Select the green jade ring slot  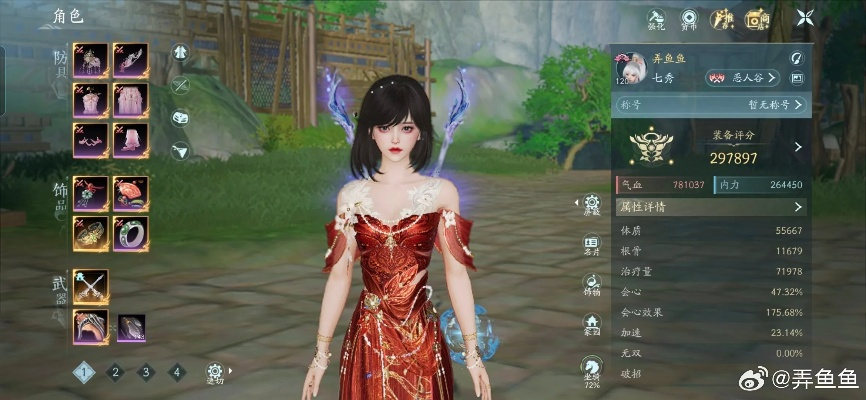click(x=131, y=233)
